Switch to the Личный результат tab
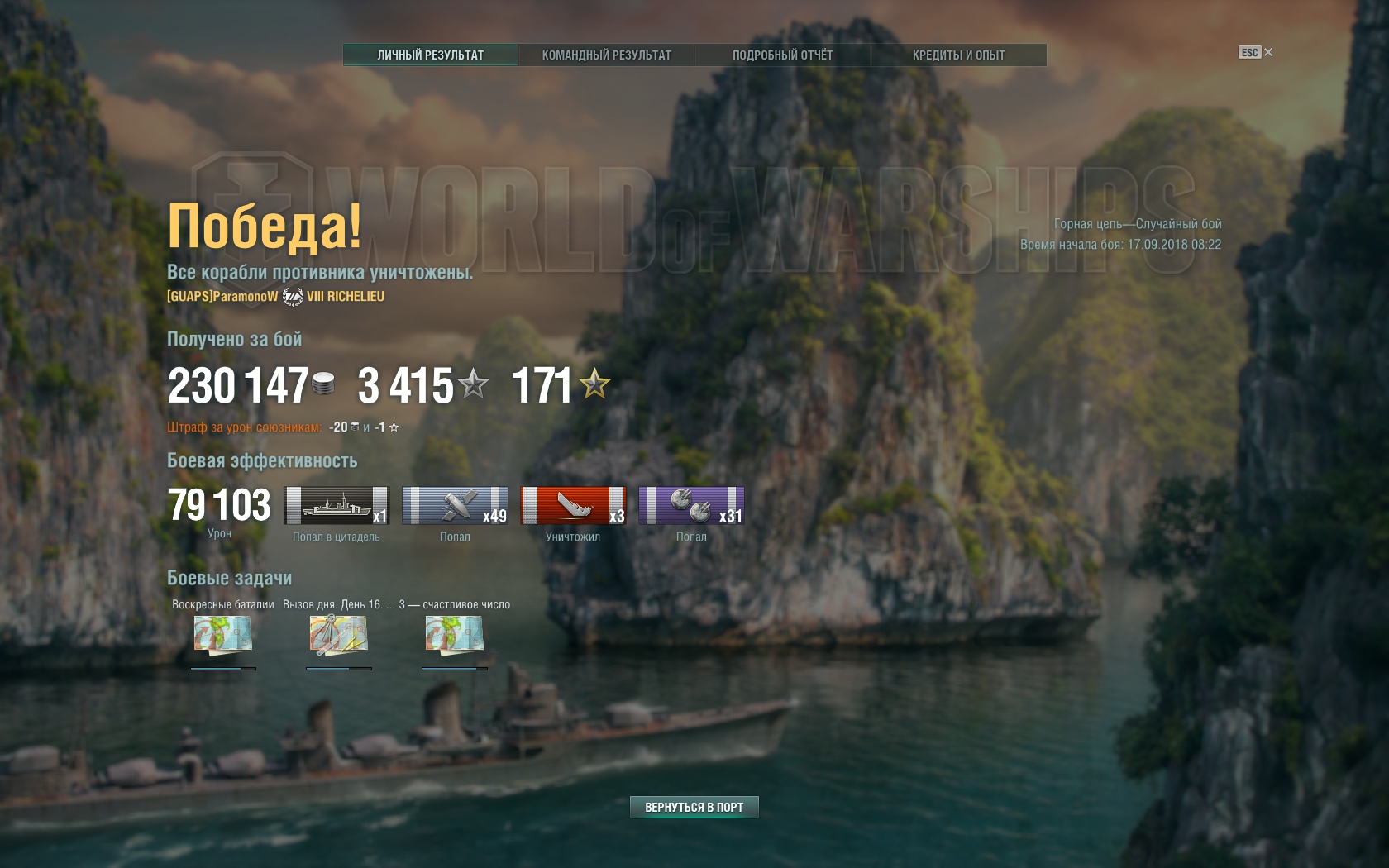Image resolution: width=1389 pixels, height=868 pixels. point(430,55)
